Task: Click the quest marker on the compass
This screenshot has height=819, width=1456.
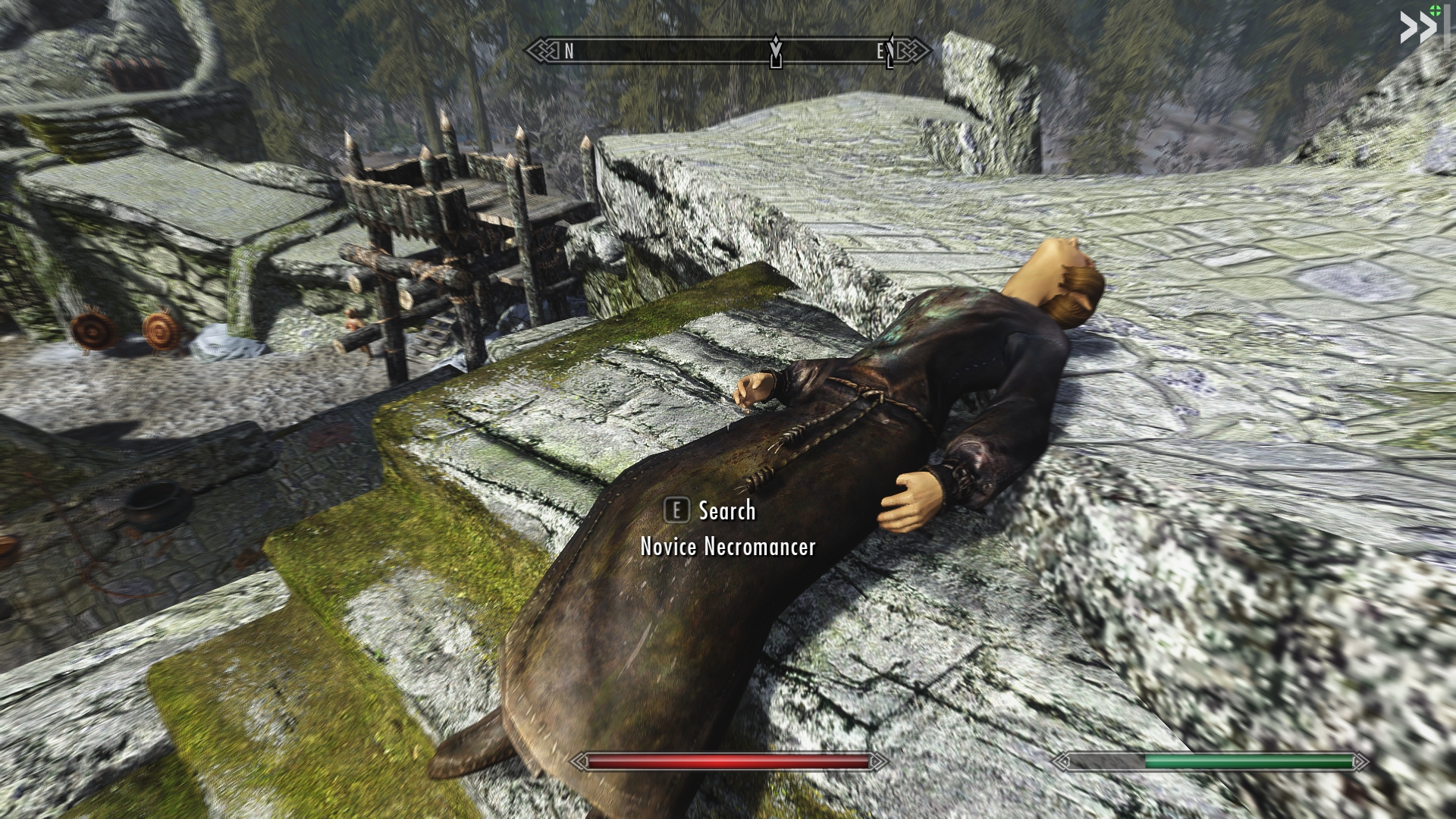Action: (x=776, y=52)
